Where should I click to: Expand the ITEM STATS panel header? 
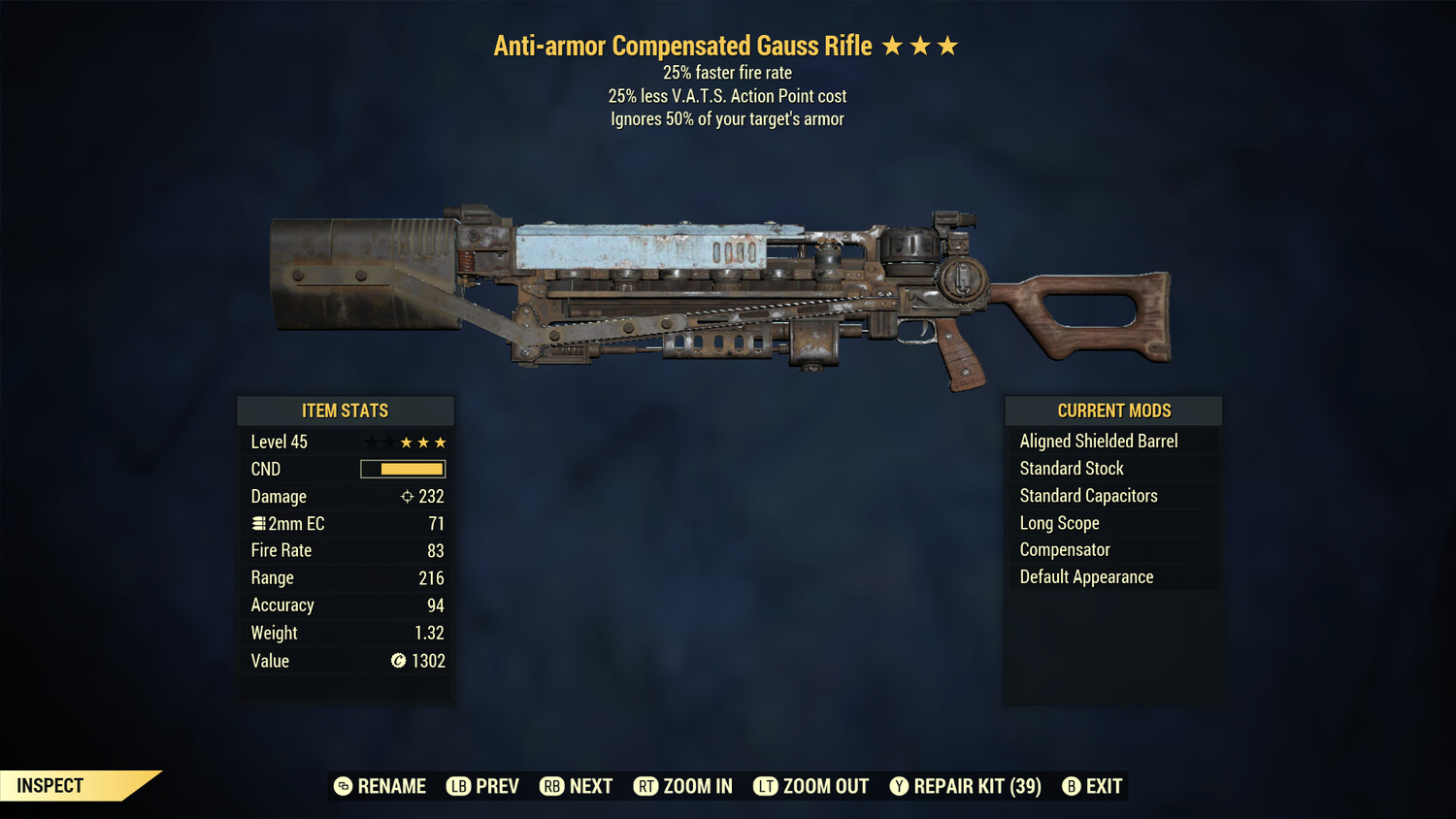346,409
